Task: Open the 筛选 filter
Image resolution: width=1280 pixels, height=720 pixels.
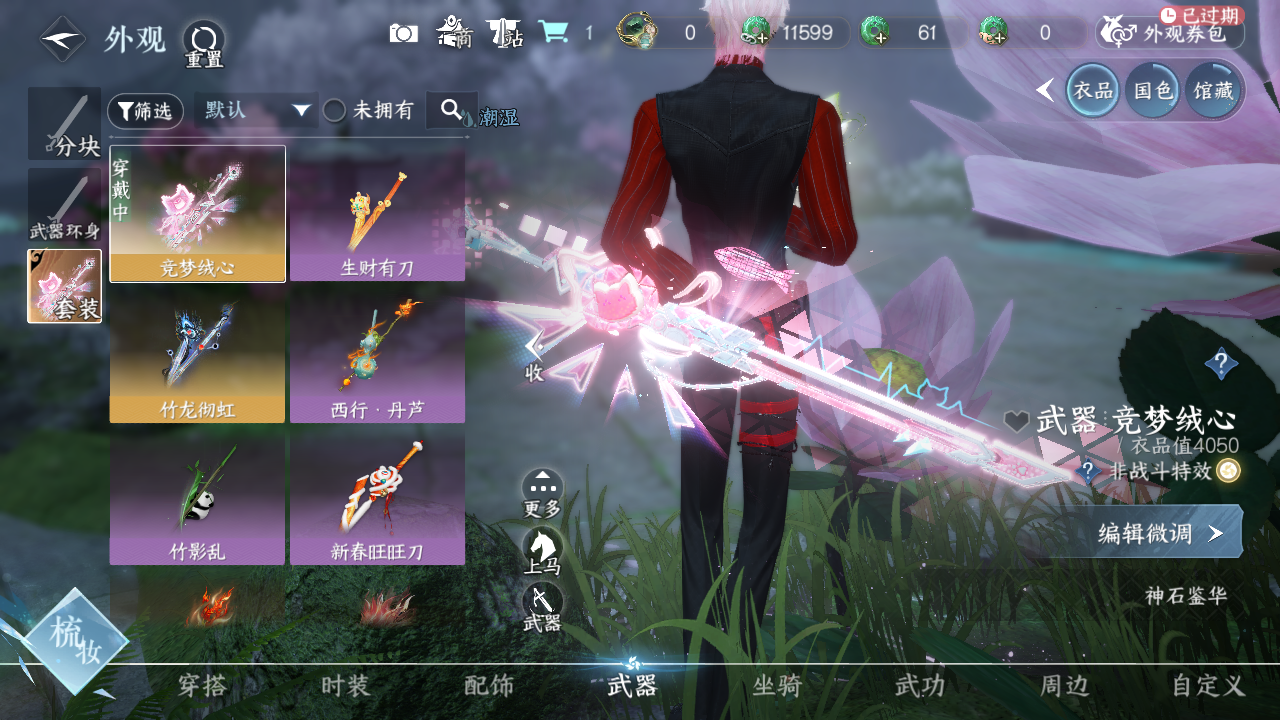Action: (145, 111)
